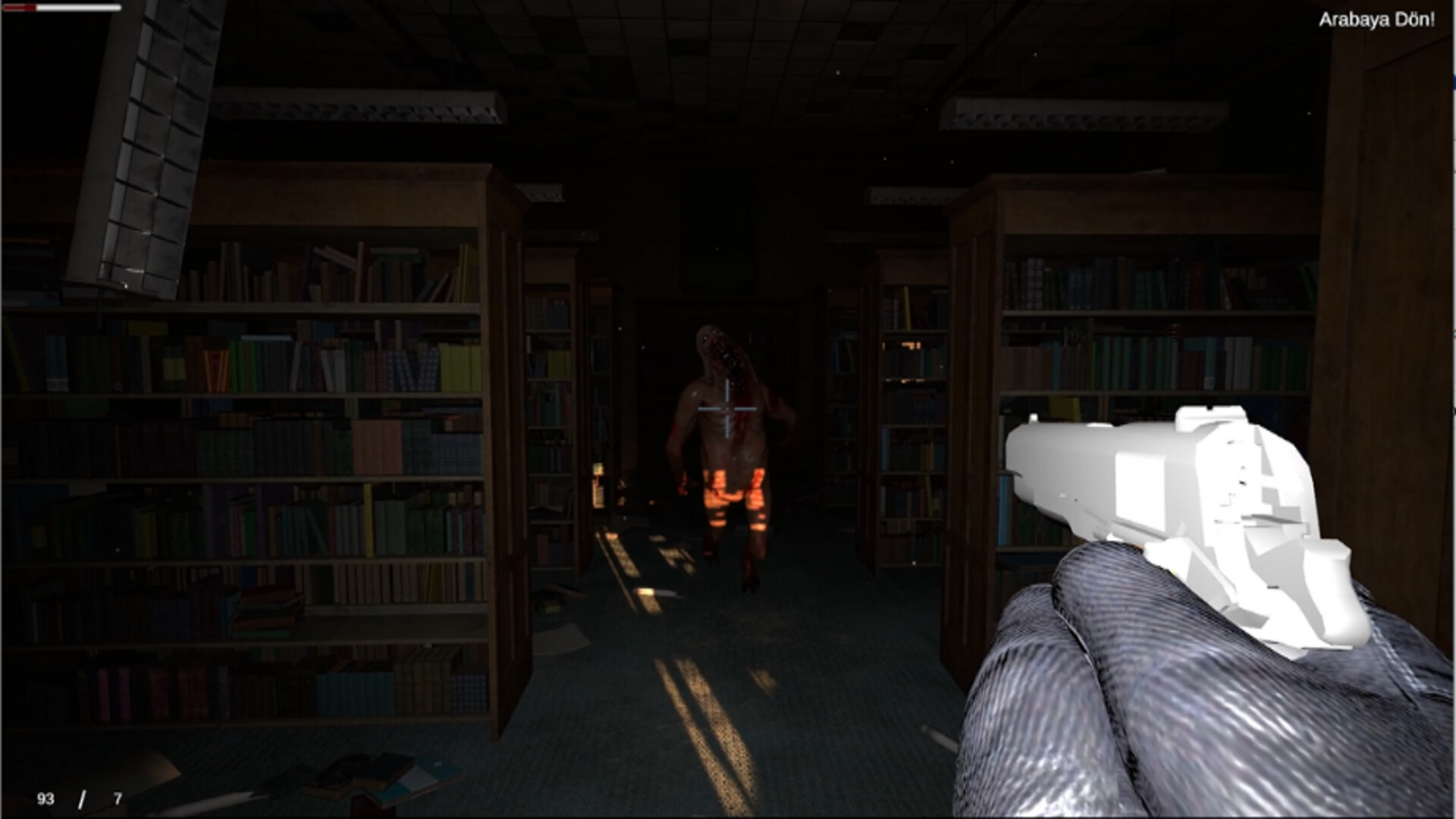Click the red portion of the health bar
Screen dimensions: 1456x819
click(x=19, y=8)
